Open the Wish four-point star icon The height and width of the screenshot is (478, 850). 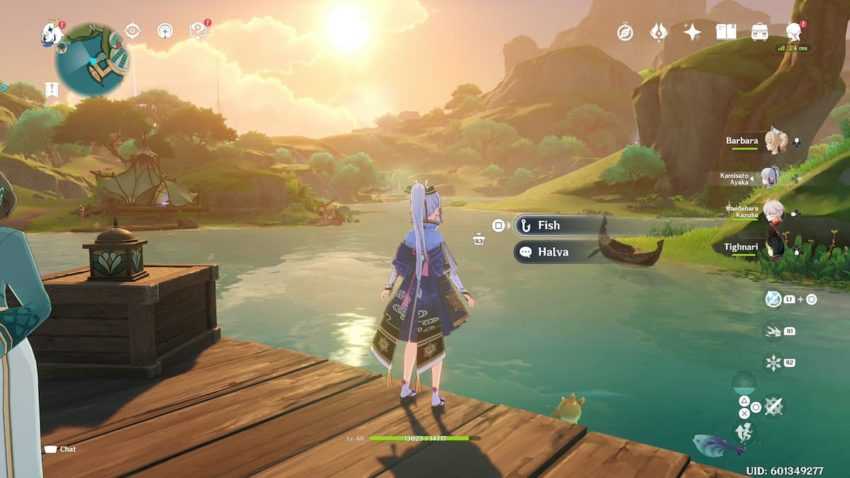[692, 32]
